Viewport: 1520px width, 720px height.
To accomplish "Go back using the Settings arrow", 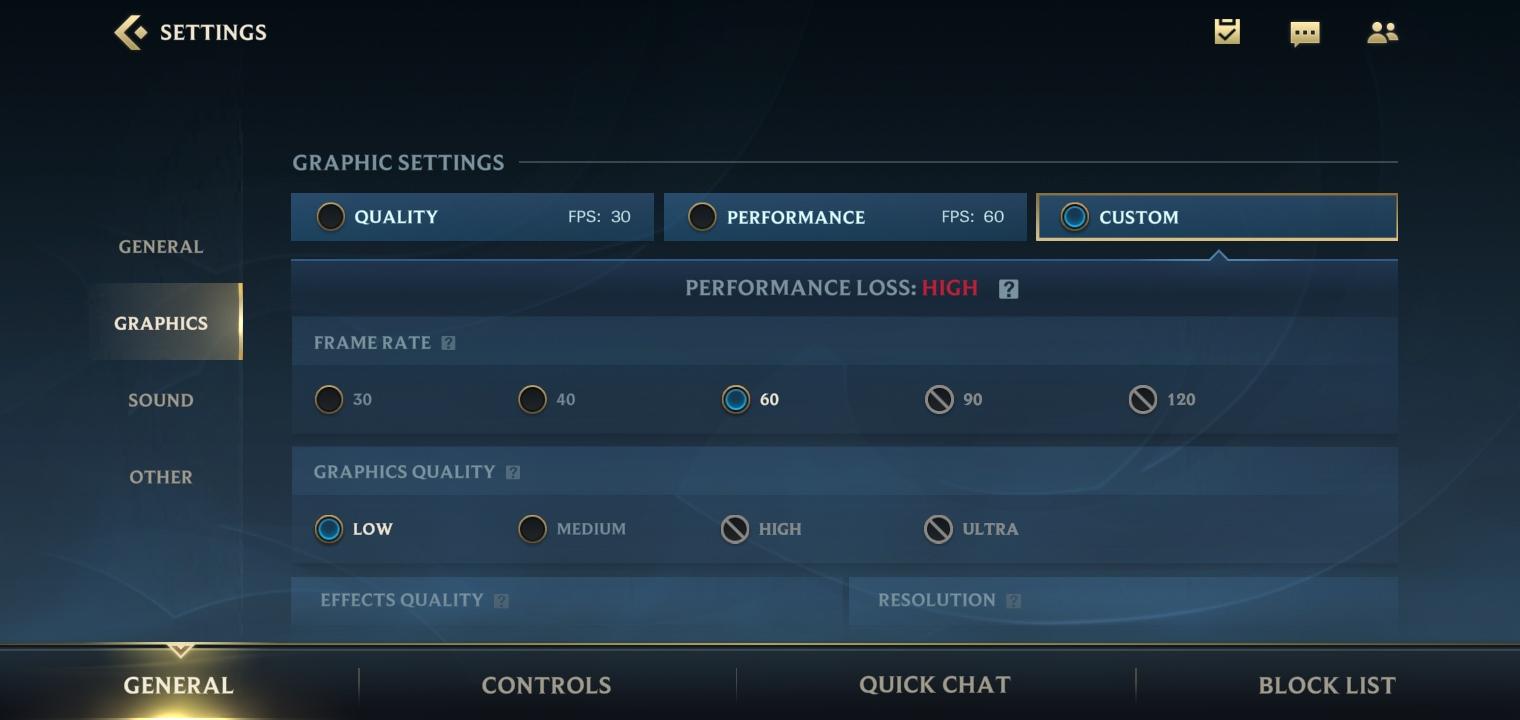I will 130,32.
